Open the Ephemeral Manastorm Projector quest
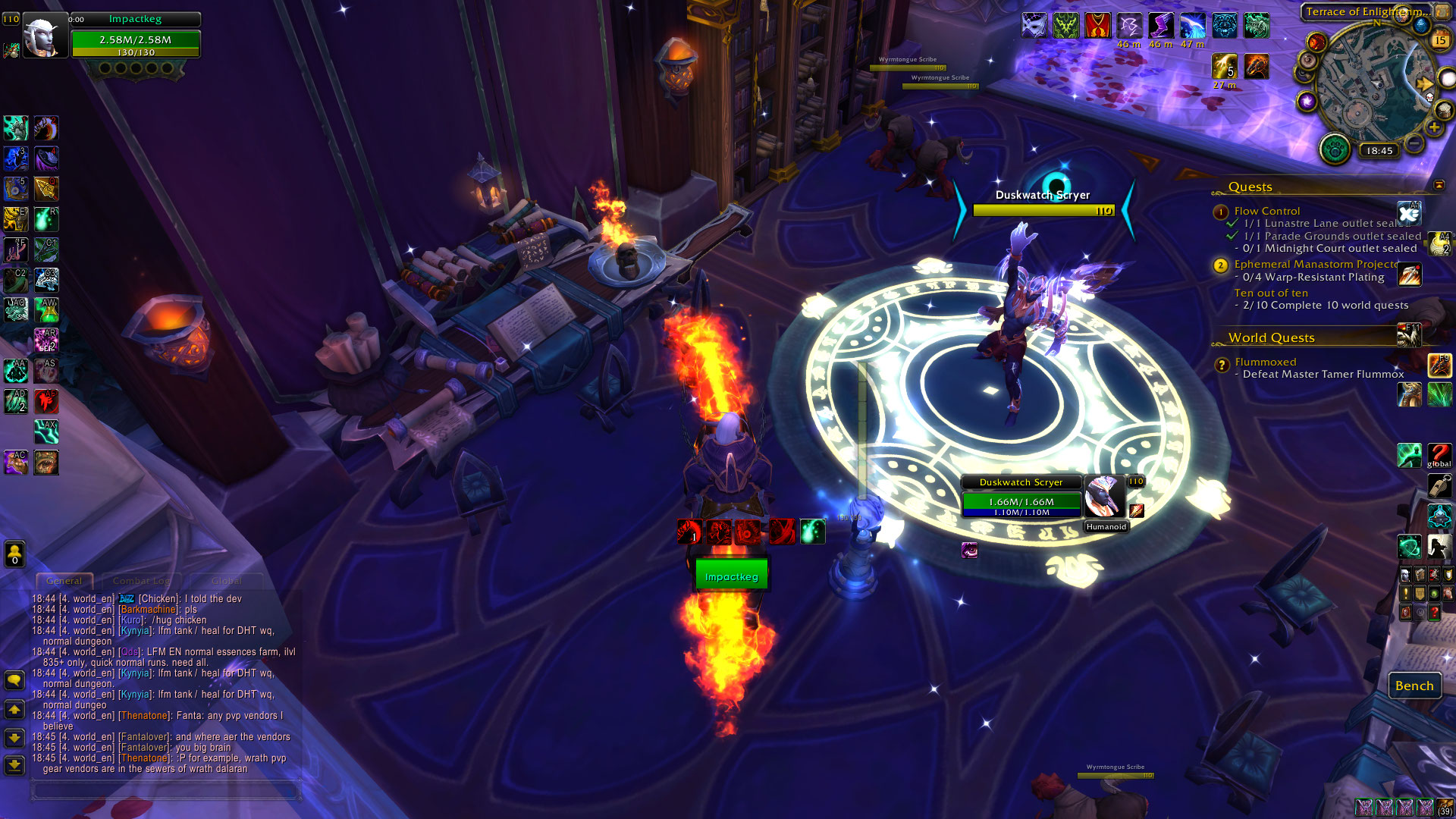Screen dimensions: 1456x819 coord(1316,264)
